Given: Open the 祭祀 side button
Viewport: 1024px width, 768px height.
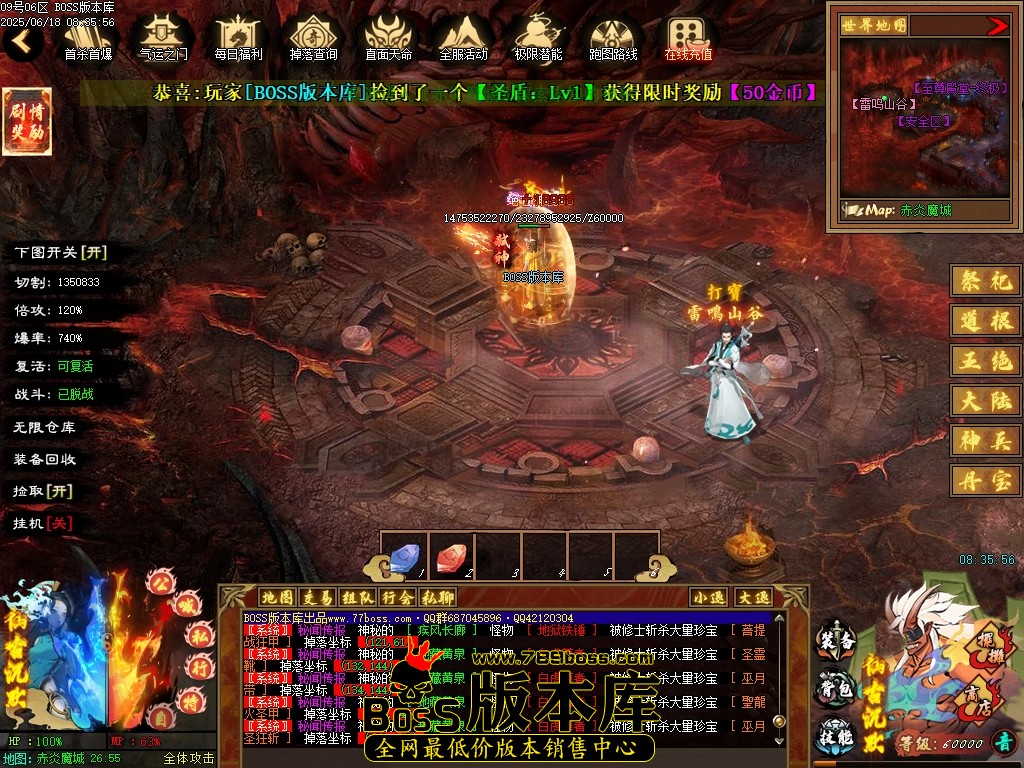Looking at the screenshot, I should point(985,281).
